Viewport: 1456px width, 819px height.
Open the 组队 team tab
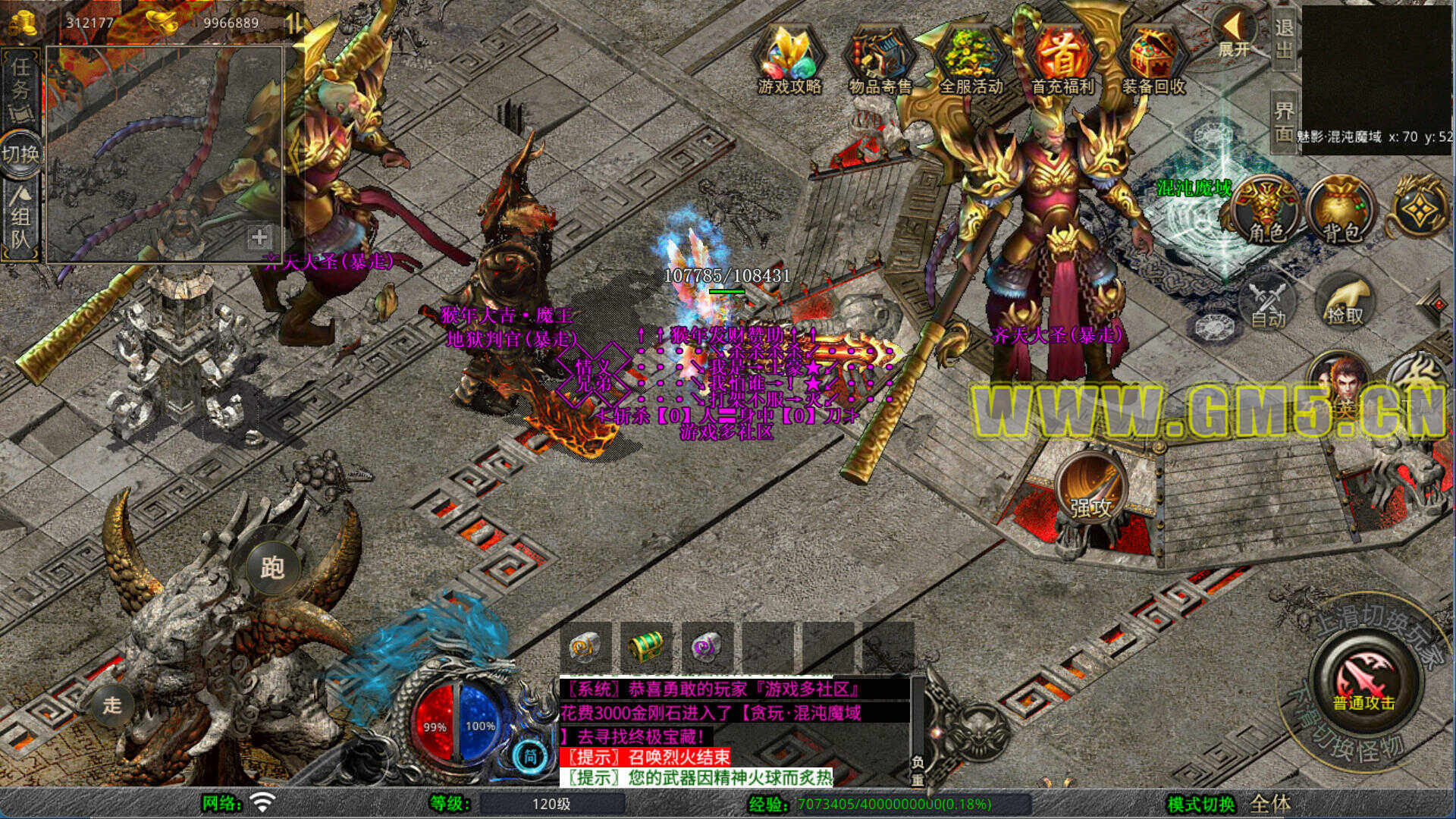point(20,220)
